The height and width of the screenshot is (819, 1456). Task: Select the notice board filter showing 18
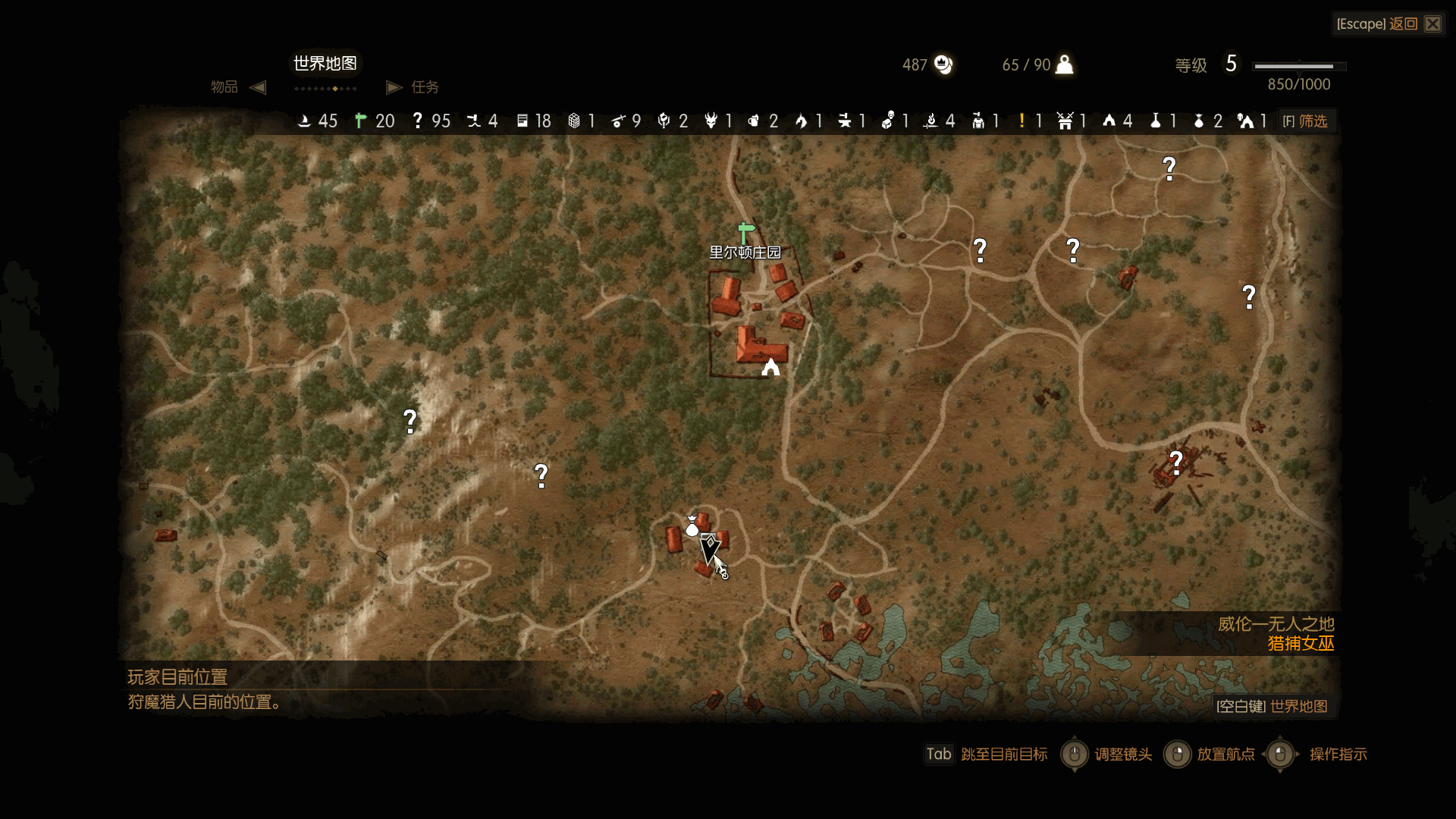522,121
